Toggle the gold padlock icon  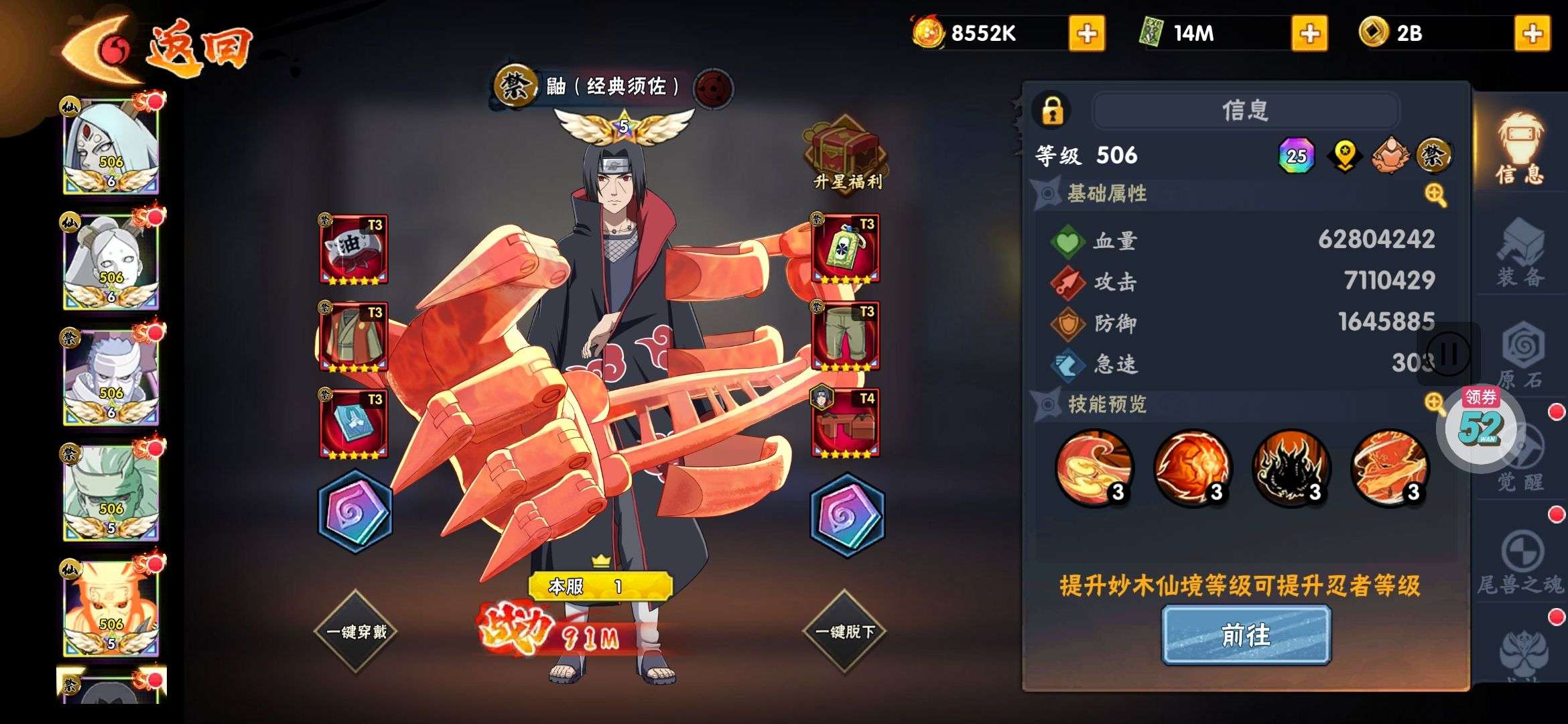coord(1053,110)
